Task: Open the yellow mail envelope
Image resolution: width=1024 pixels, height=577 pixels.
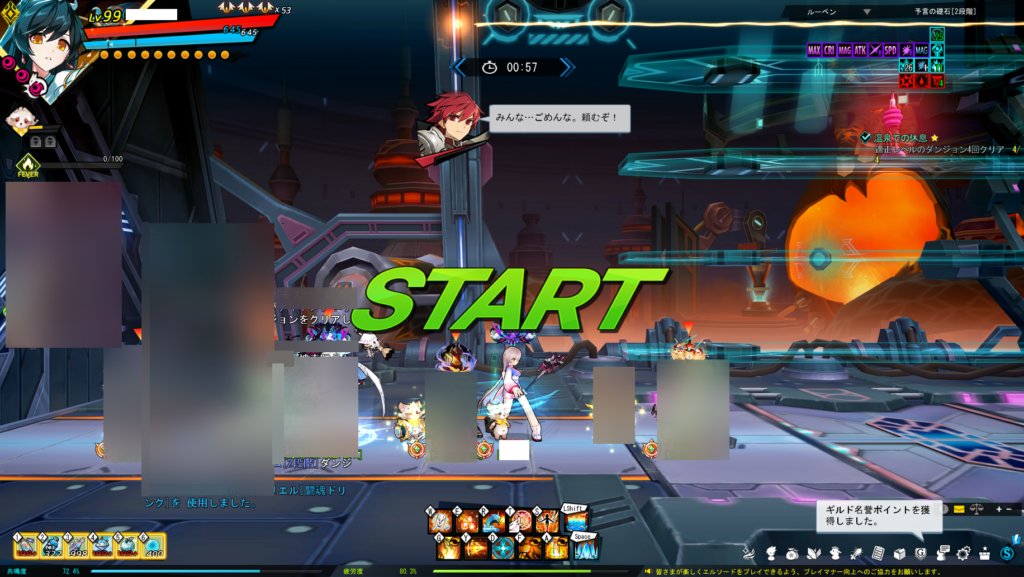Action: click(x=959, y=509)
